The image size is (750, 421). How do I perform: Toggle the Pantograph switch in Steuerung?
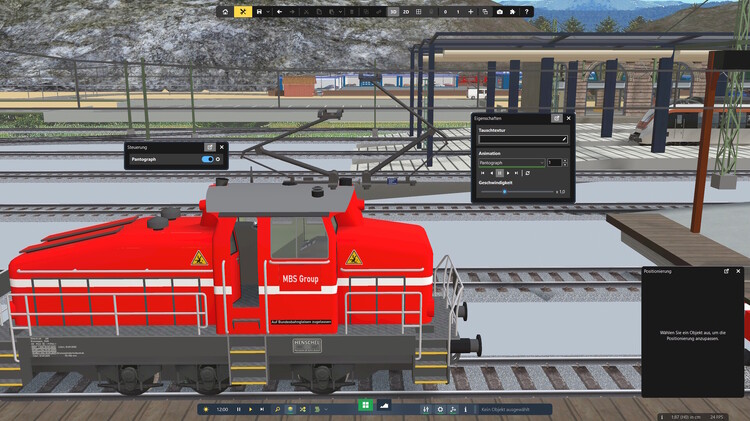[208, 159]
